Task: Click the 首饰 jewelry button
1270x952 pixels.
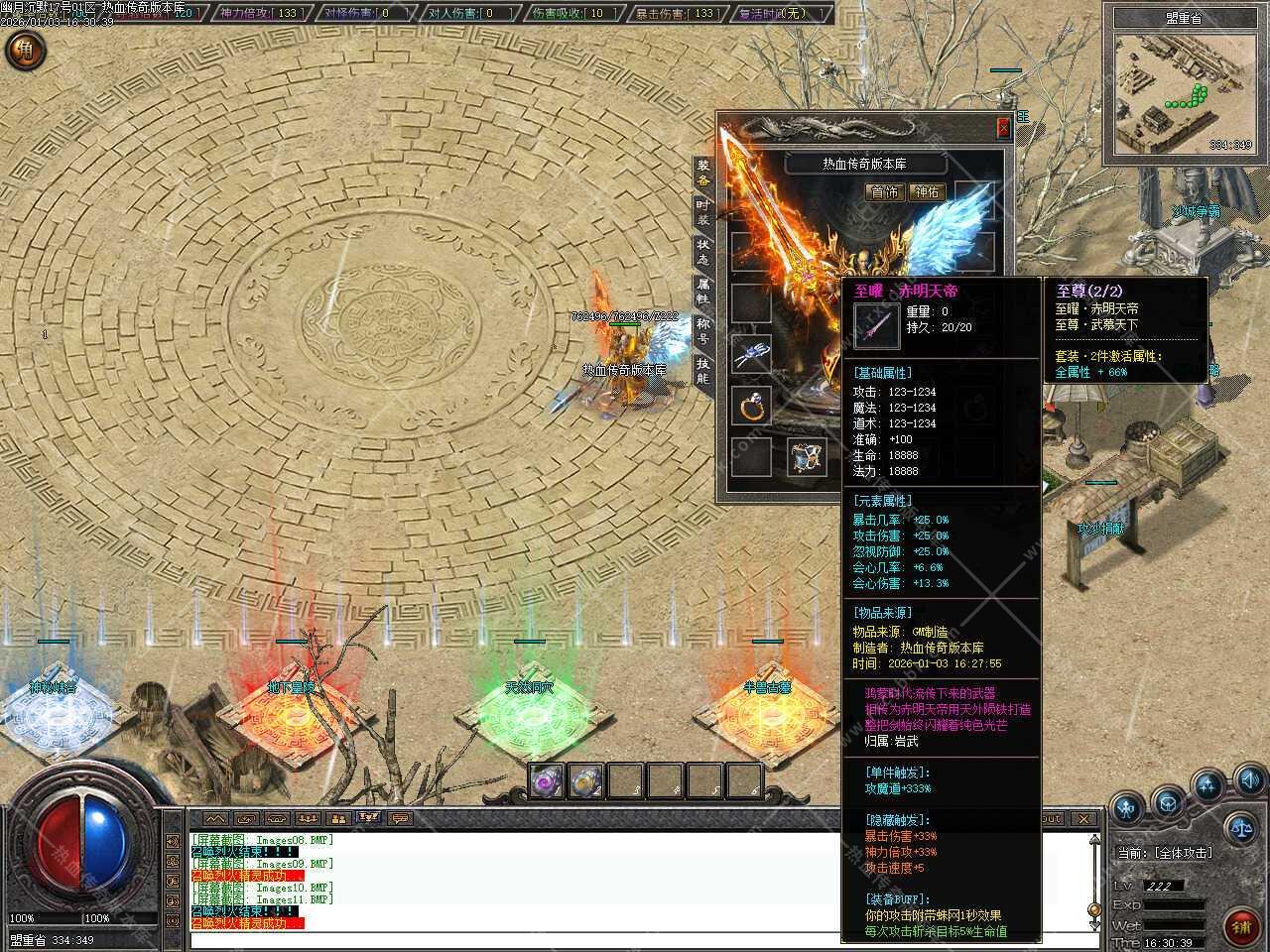Action: (885, 192)
